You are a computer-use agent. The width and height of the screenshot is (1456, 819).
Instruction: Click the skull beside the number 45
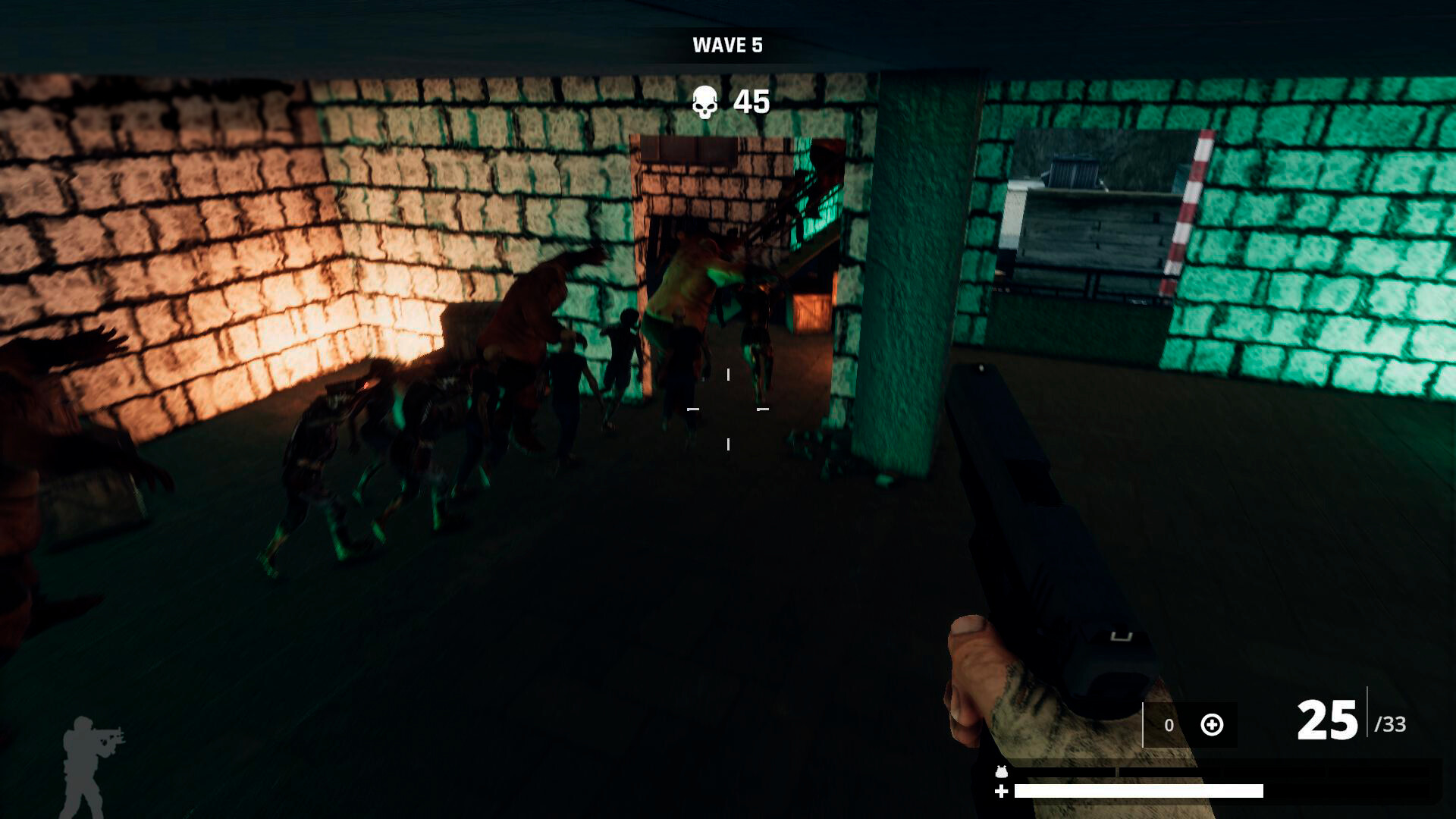pos(706,100)
